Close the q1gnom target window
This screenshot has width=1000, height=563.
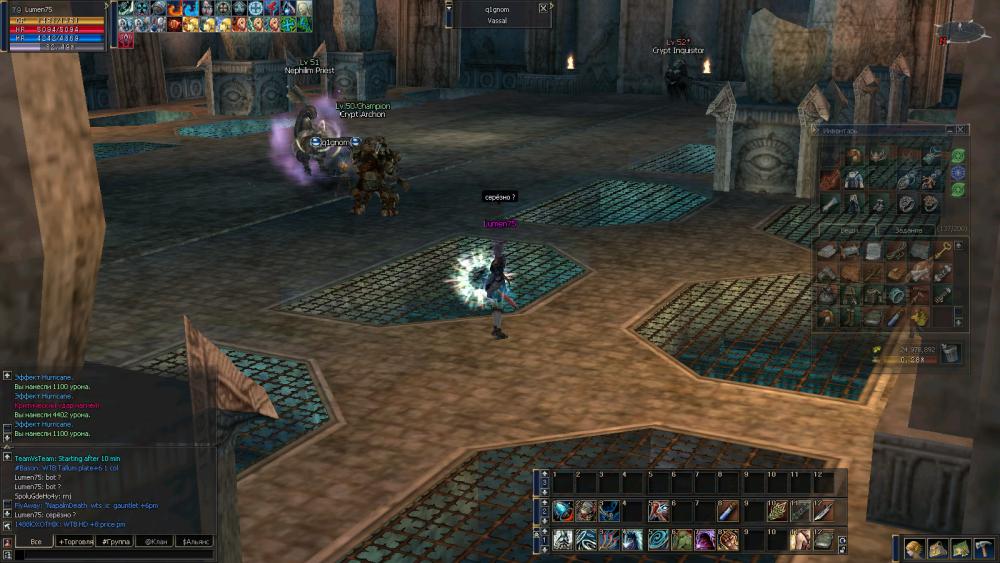coord(543,7)
